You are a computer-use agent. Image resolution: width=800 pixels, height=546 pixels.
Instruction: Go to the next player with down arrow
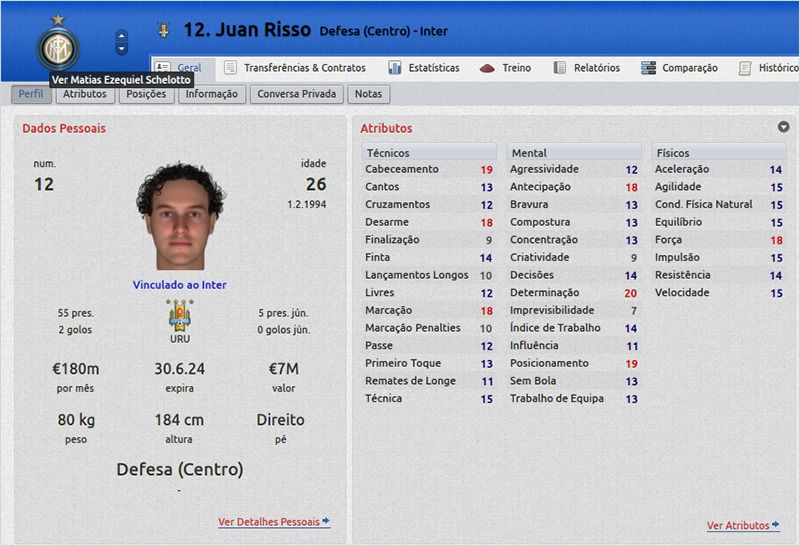122,49
